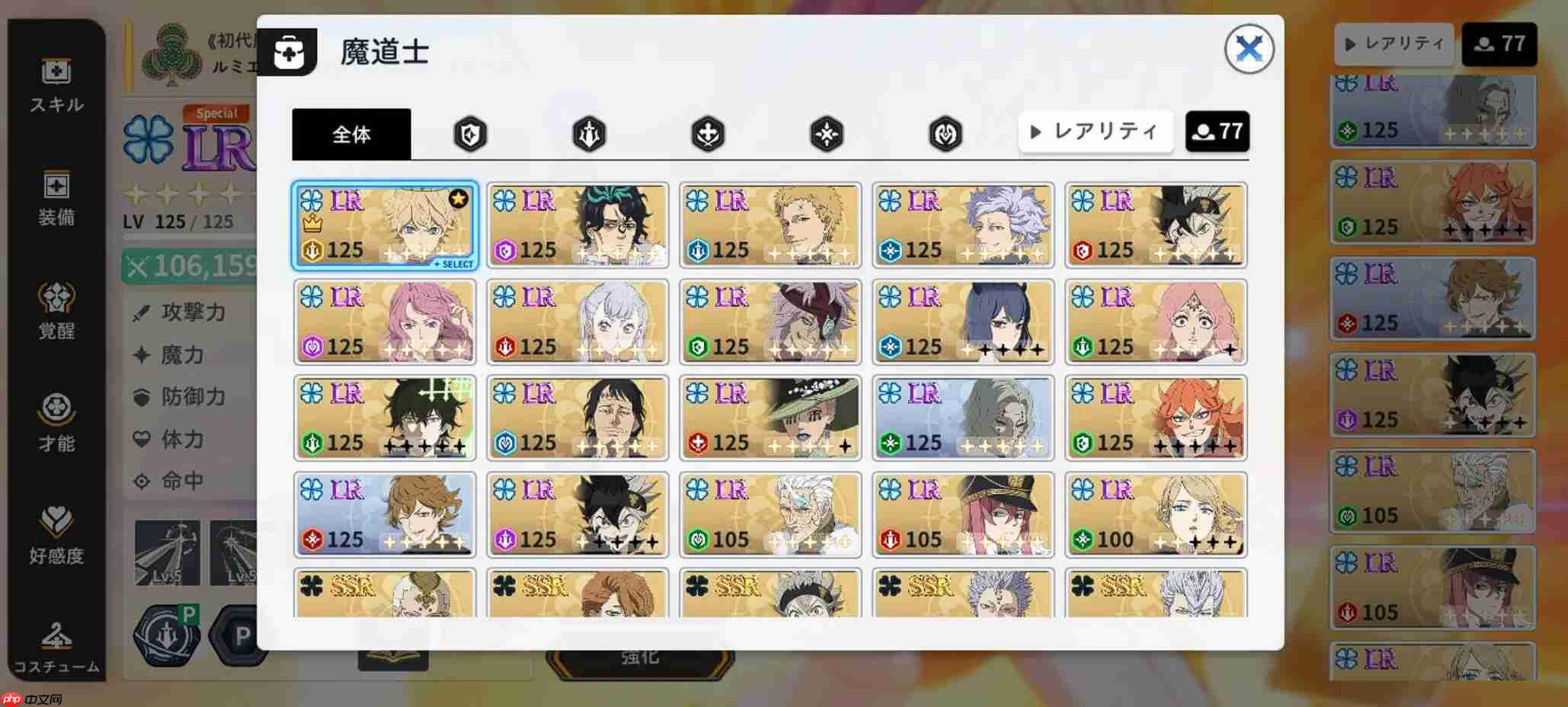Toggle the crossed-swords element filter

pos(706,132)
